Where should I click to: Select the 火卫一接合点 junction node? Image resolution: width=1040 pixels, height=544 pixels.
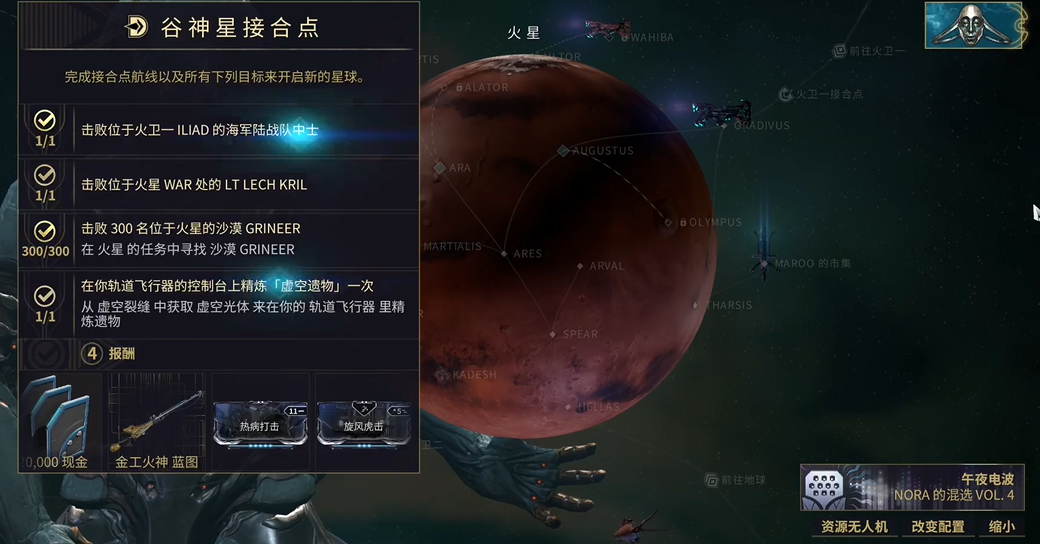click(788, 94)
